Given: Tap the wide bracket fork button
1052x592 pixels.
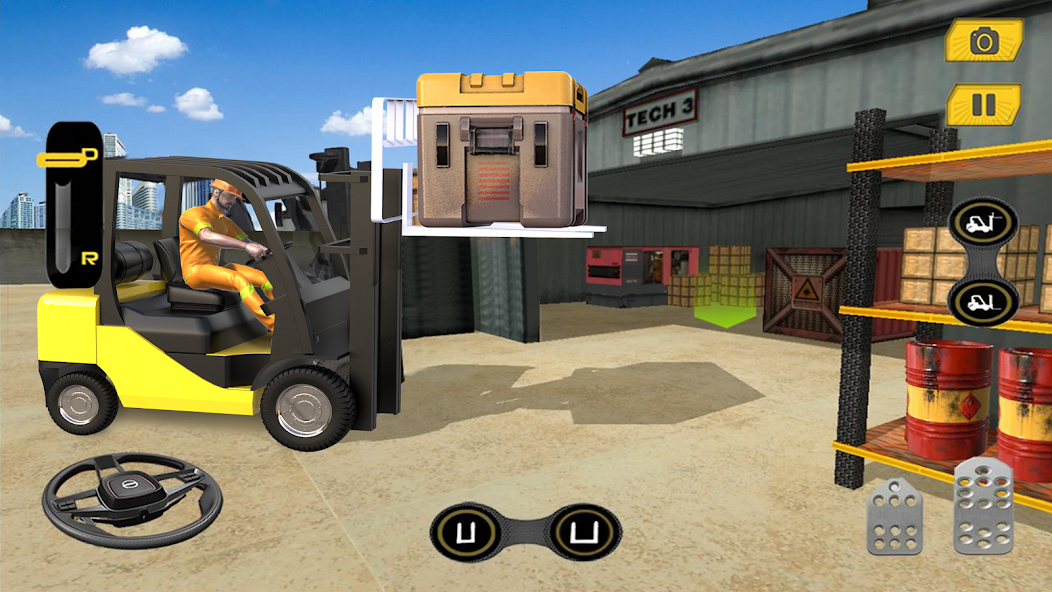Looking at the screenshot, I should [584, 531].
